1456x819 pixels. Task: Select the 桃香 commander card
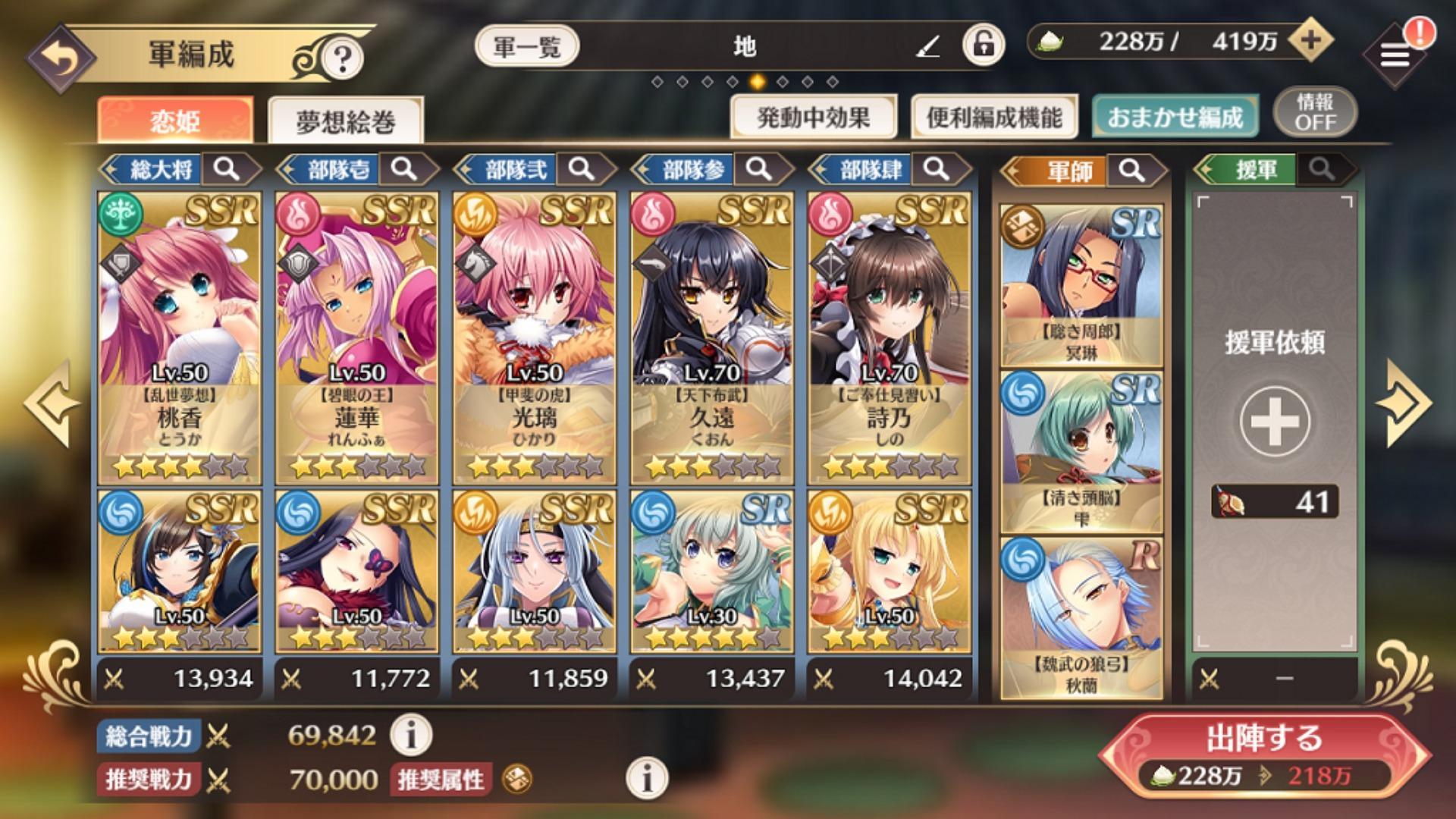tap(179, 337)
